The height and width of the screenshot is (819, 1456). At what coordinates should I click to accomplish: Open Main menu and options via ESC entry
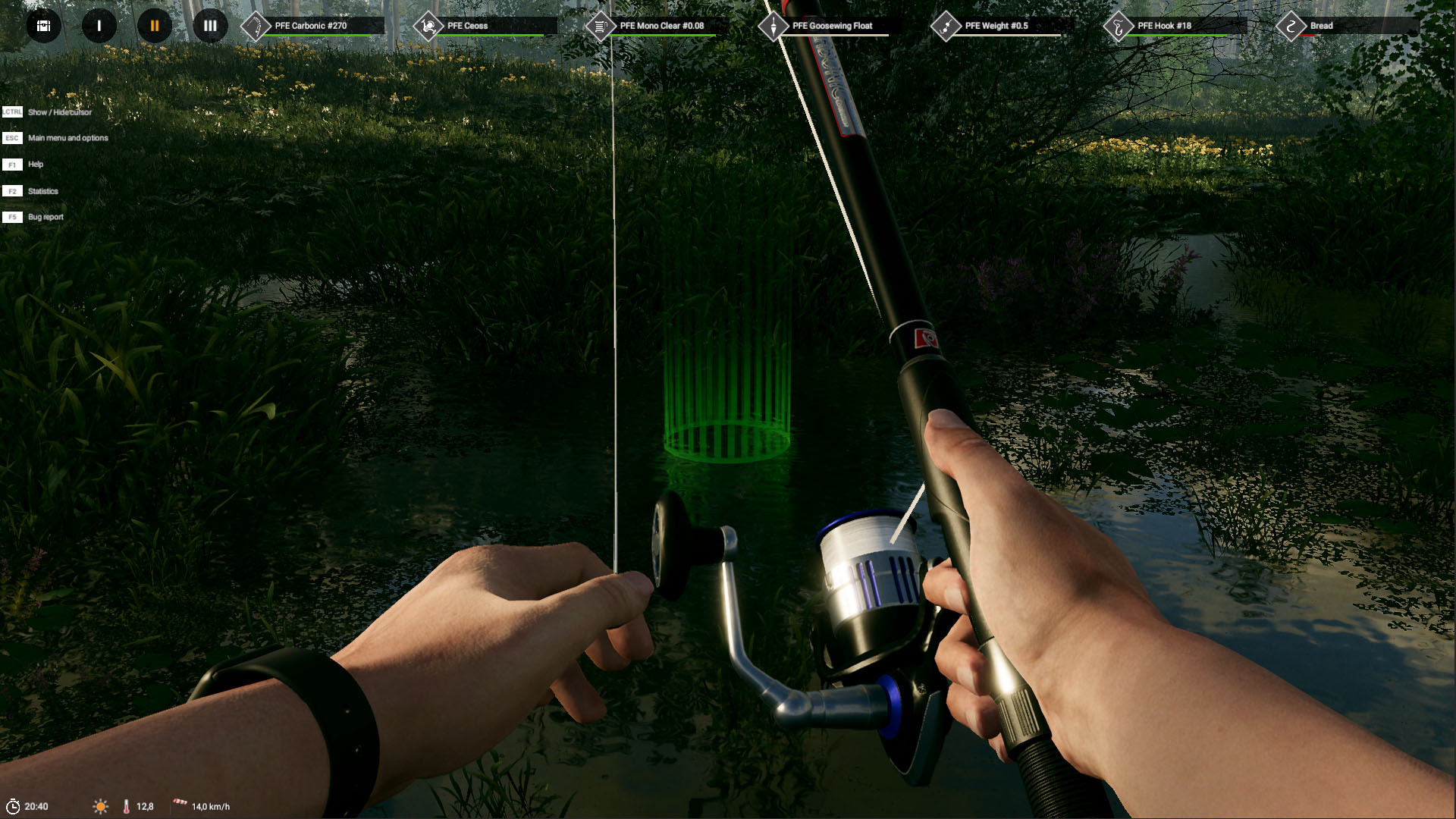click(x=67, y=138)
